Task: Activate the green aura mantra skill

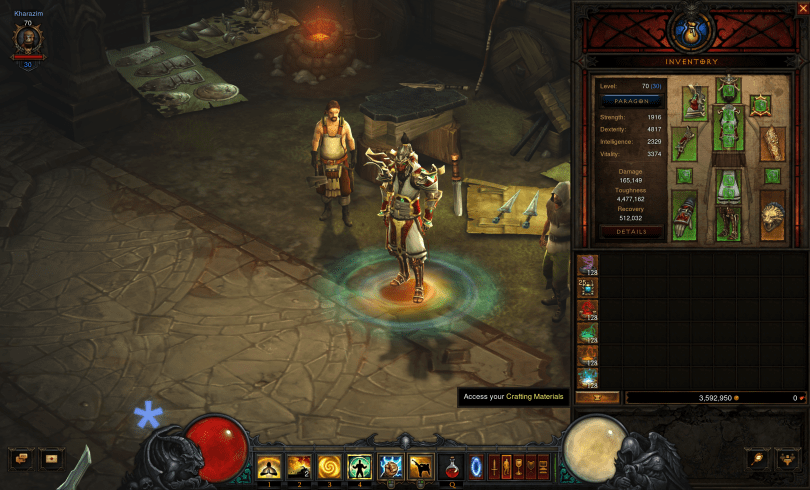Action: click(359, 465)
